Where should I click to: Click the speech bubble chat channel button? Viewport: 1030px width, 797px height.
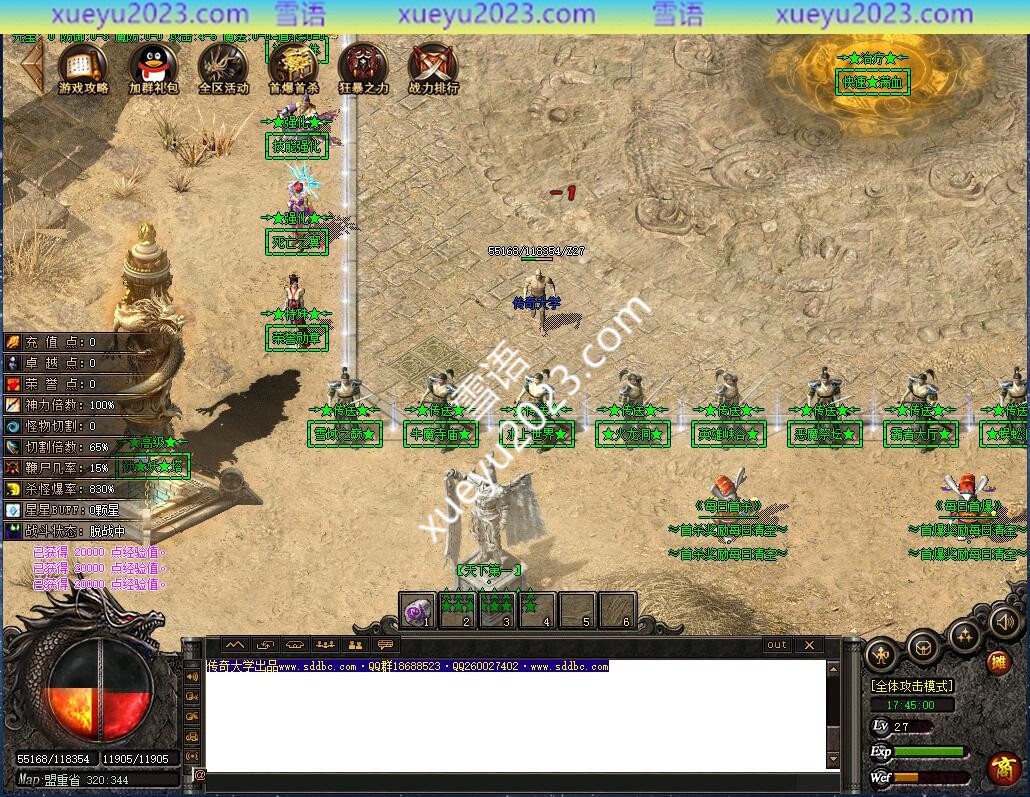pos(385,645)
